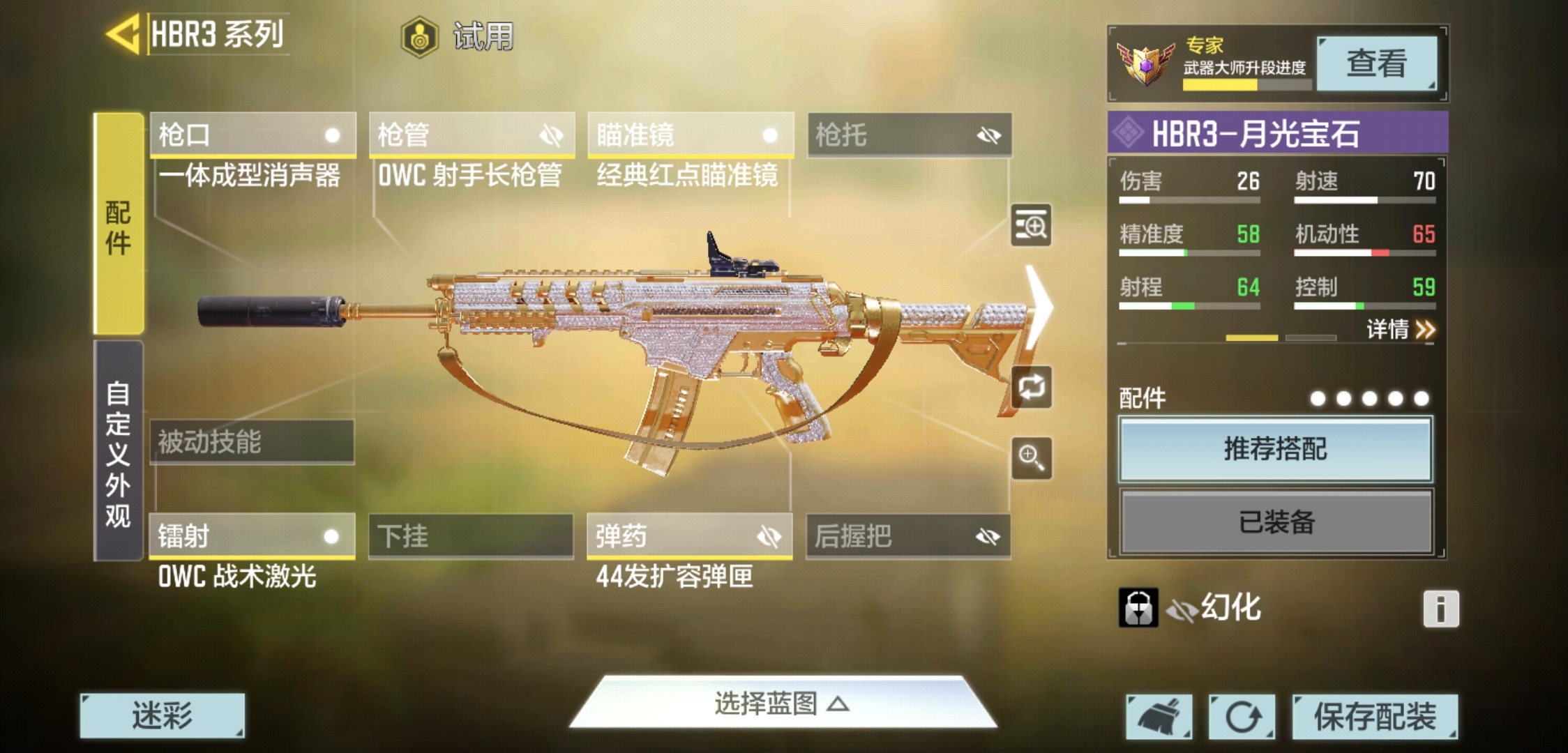
Task: Select the broom clear-attachments icon
Action: [x=1159, y=717]
